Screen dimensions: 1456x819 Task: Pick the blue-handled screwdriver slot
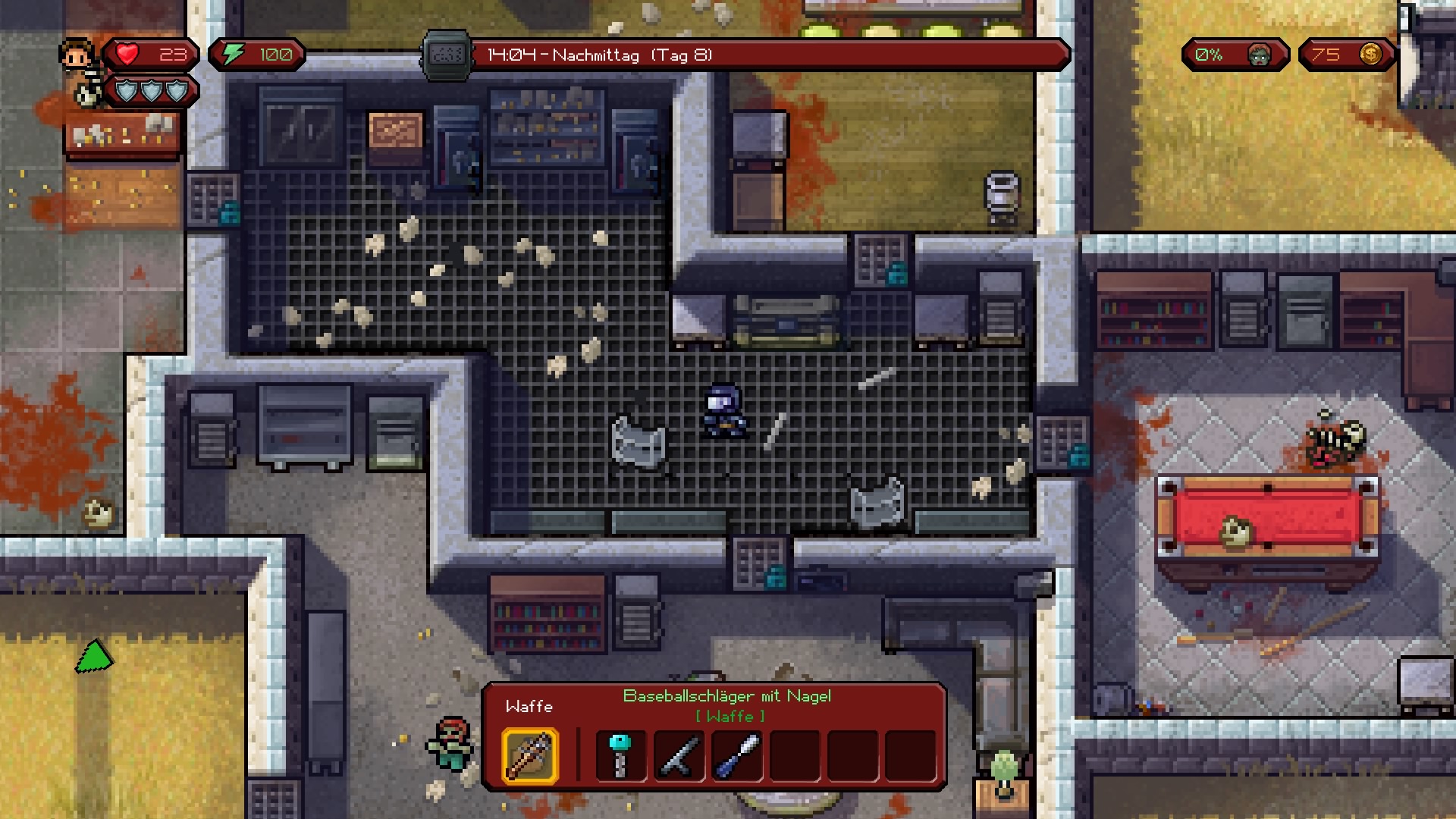point(736,755)
